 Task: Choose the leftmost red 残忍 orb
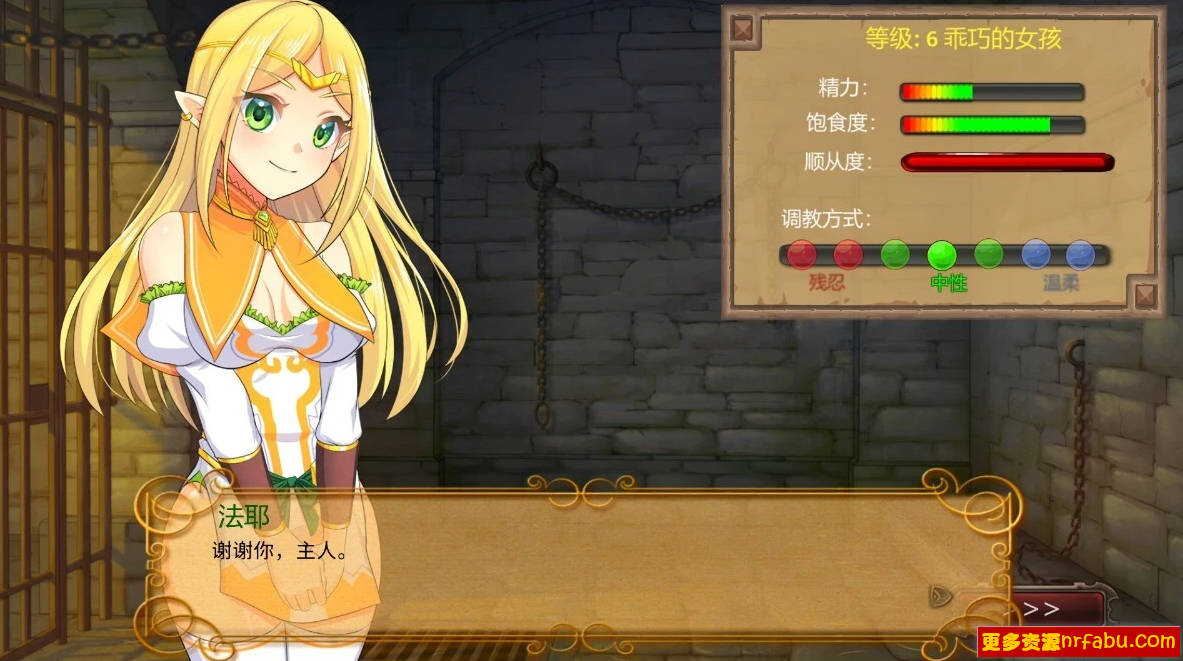(801, 254)
